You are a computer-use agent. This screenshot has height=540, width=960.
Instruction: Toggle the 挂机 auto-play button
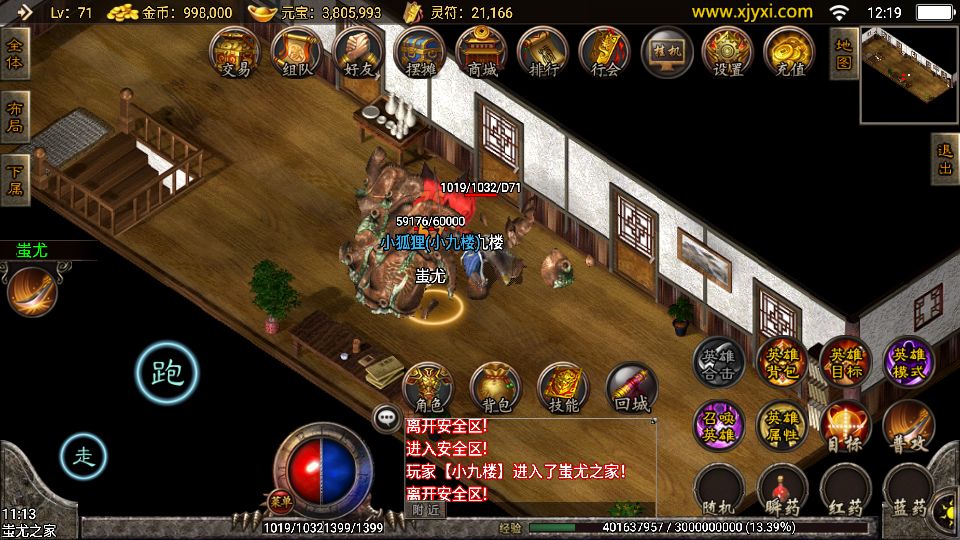tap(666, 51)
